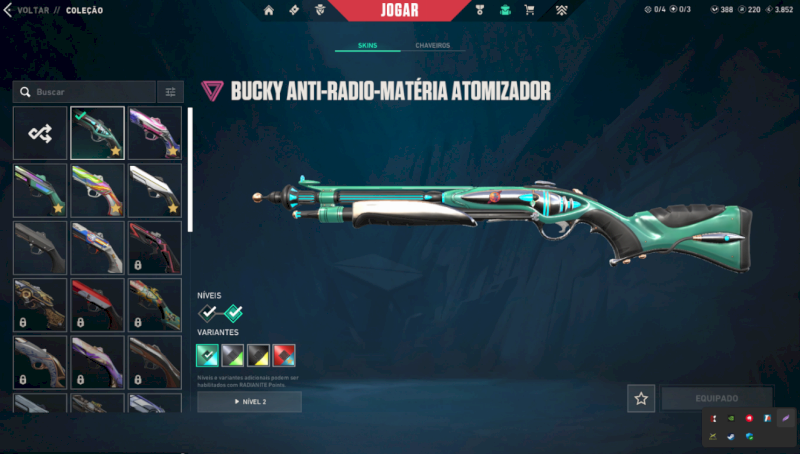This screenshot has height=454, width=800.
Task: Select the equipped teal Bucky skin thumbnail
Action: [x=97, y=133]
